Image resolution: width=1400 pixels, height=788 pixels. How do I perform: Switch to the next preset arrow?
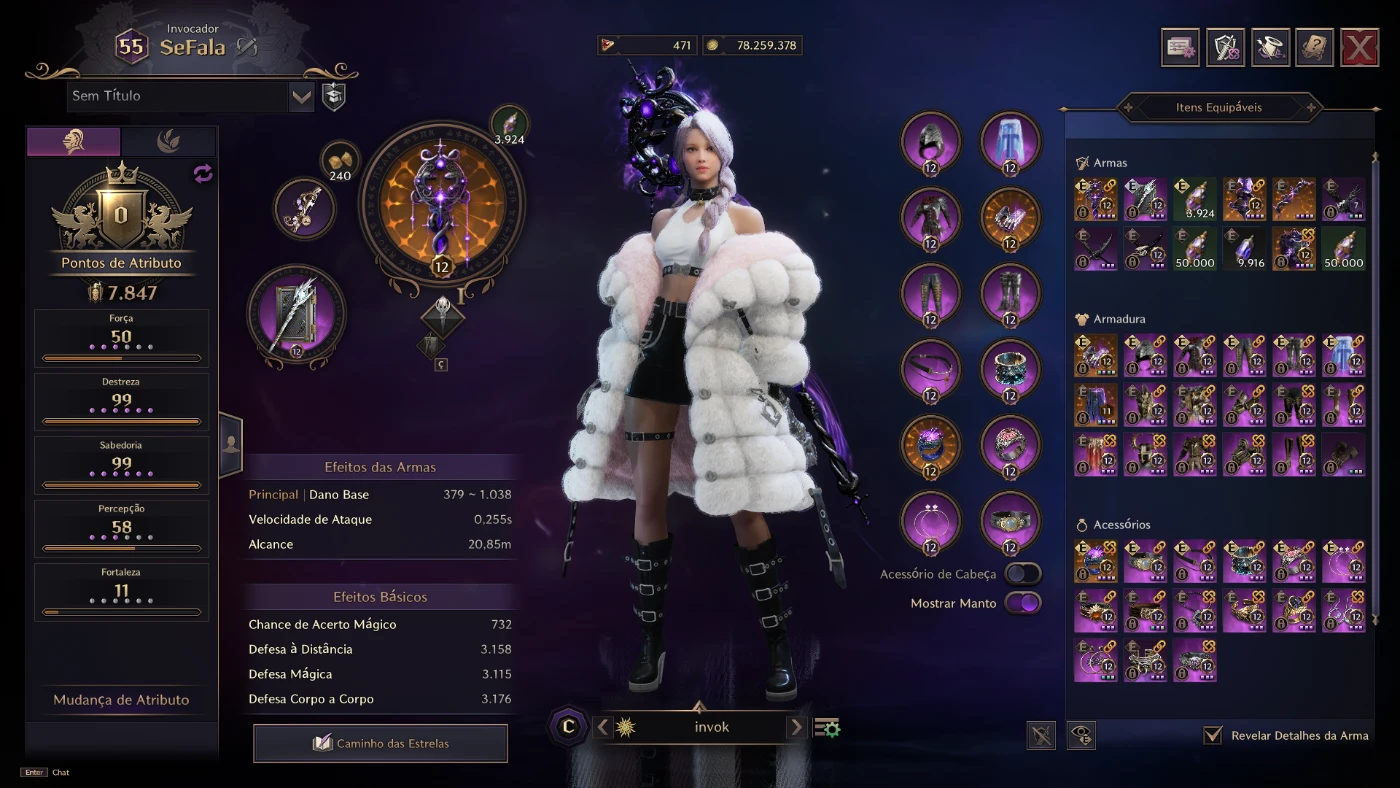796,727
